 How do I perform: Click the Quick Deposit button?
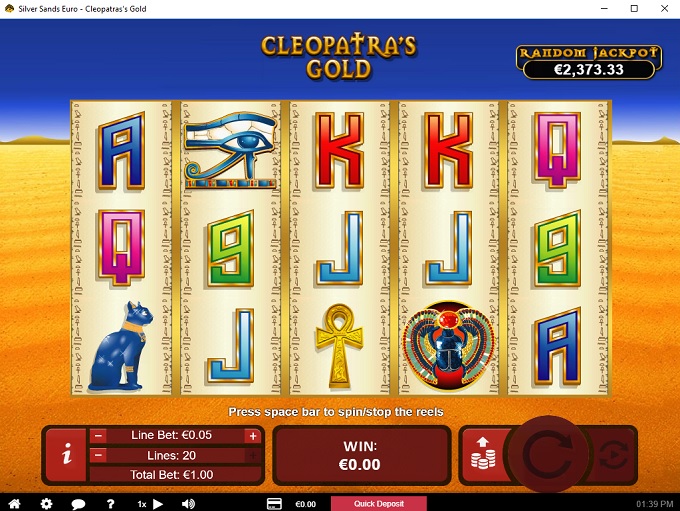pos(378,503)
